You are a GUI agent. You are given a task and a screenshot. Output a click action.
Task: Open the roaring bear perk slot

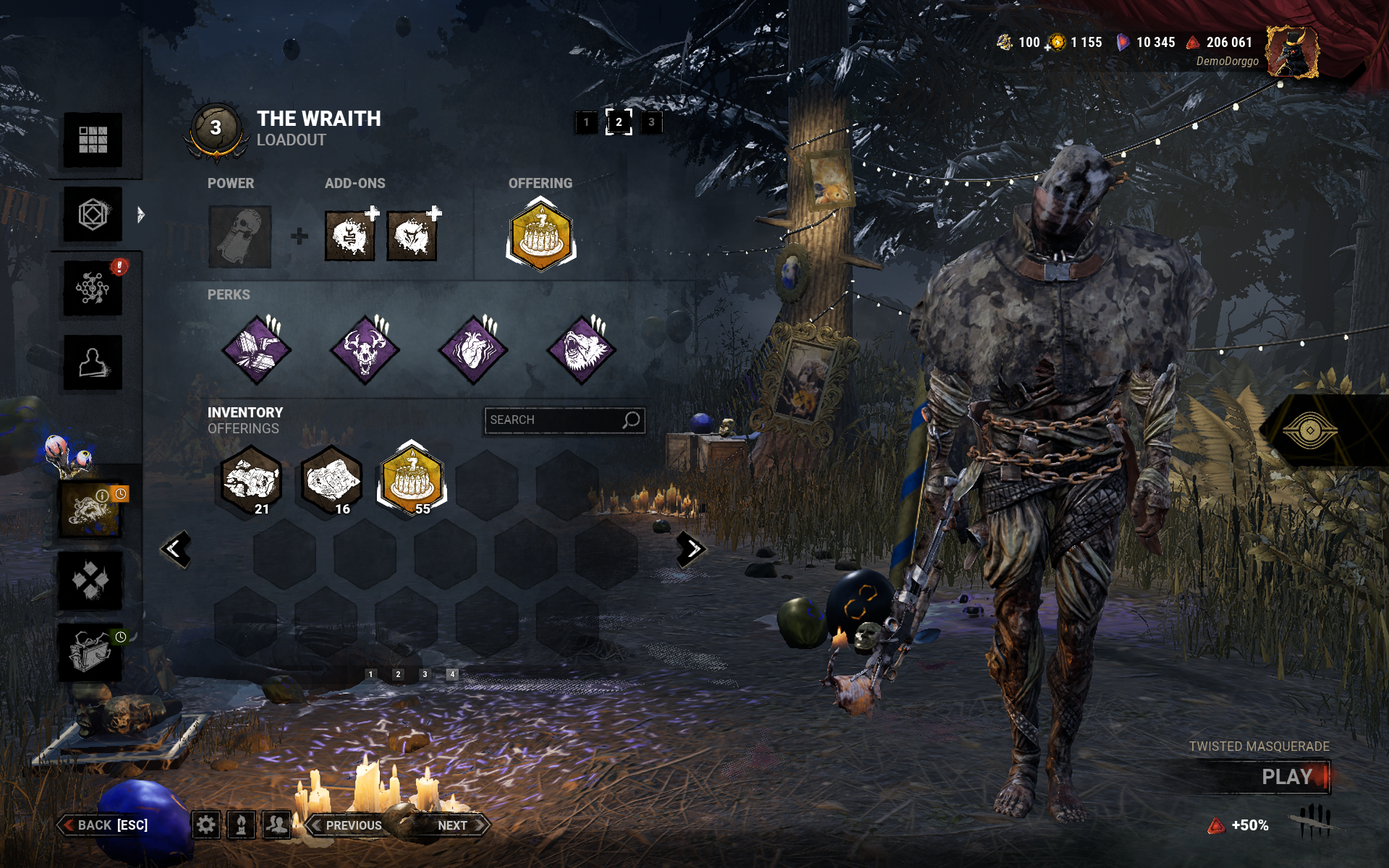pos(582,350)
